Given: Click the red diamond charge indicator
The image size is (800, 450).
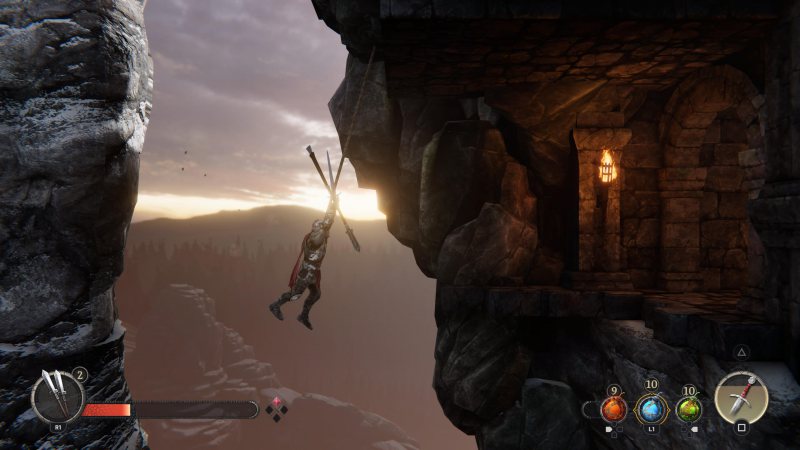Looking at the screenshot, I should click(x=277, y=402).
